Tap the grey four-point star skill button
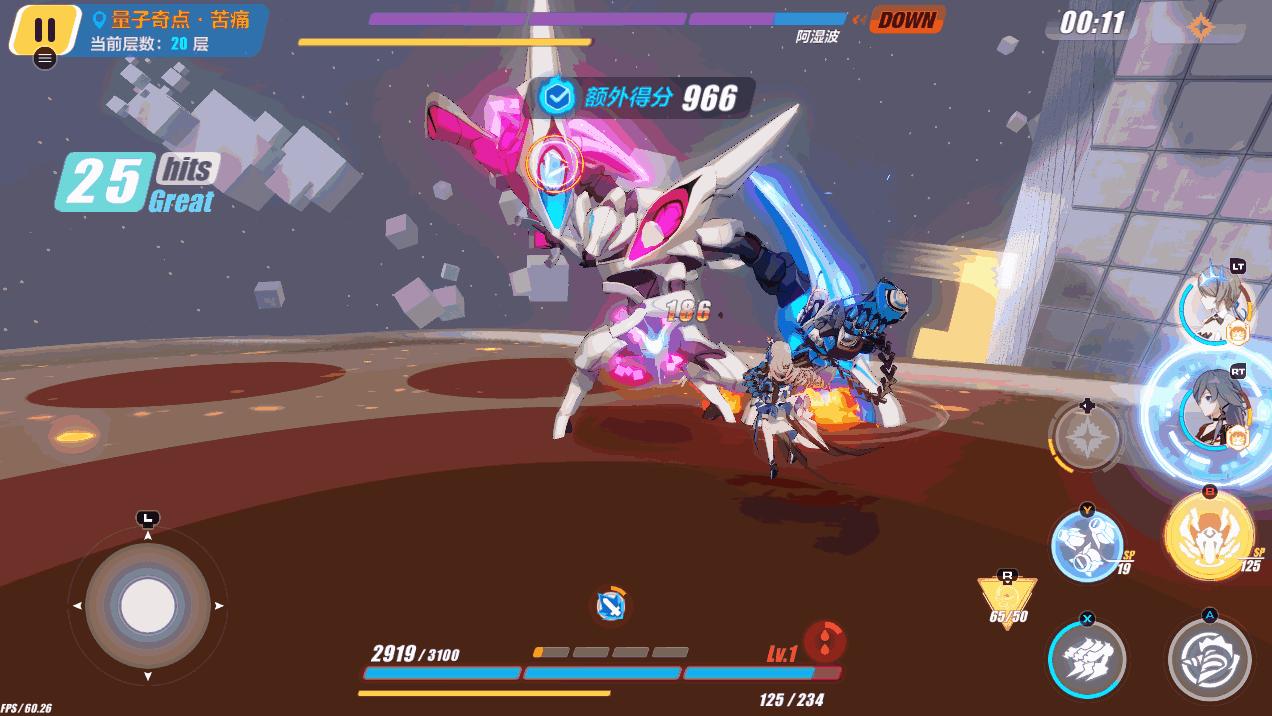Image resolution: width=1272 pixels, height=716 pixels. pos(1086,438)
